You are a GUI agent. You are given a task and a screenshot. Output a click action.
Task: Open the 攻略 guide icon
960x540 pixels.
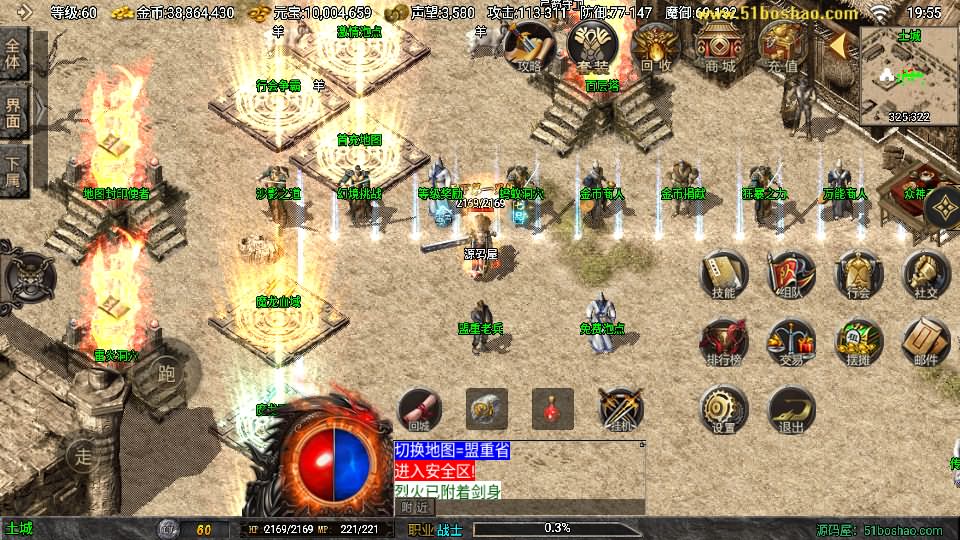point(530,46)
